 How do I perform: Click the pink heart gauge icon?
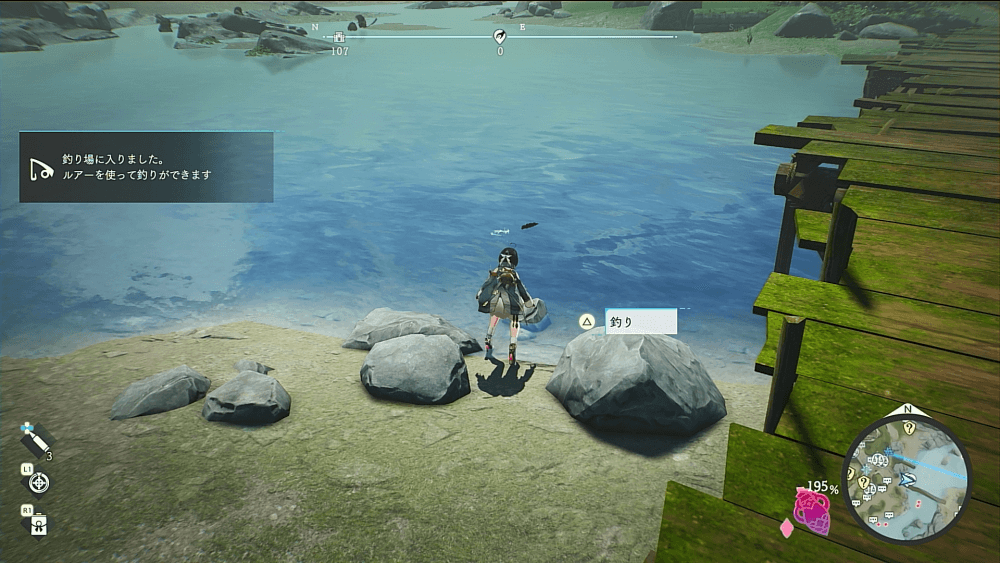(812, 513)
